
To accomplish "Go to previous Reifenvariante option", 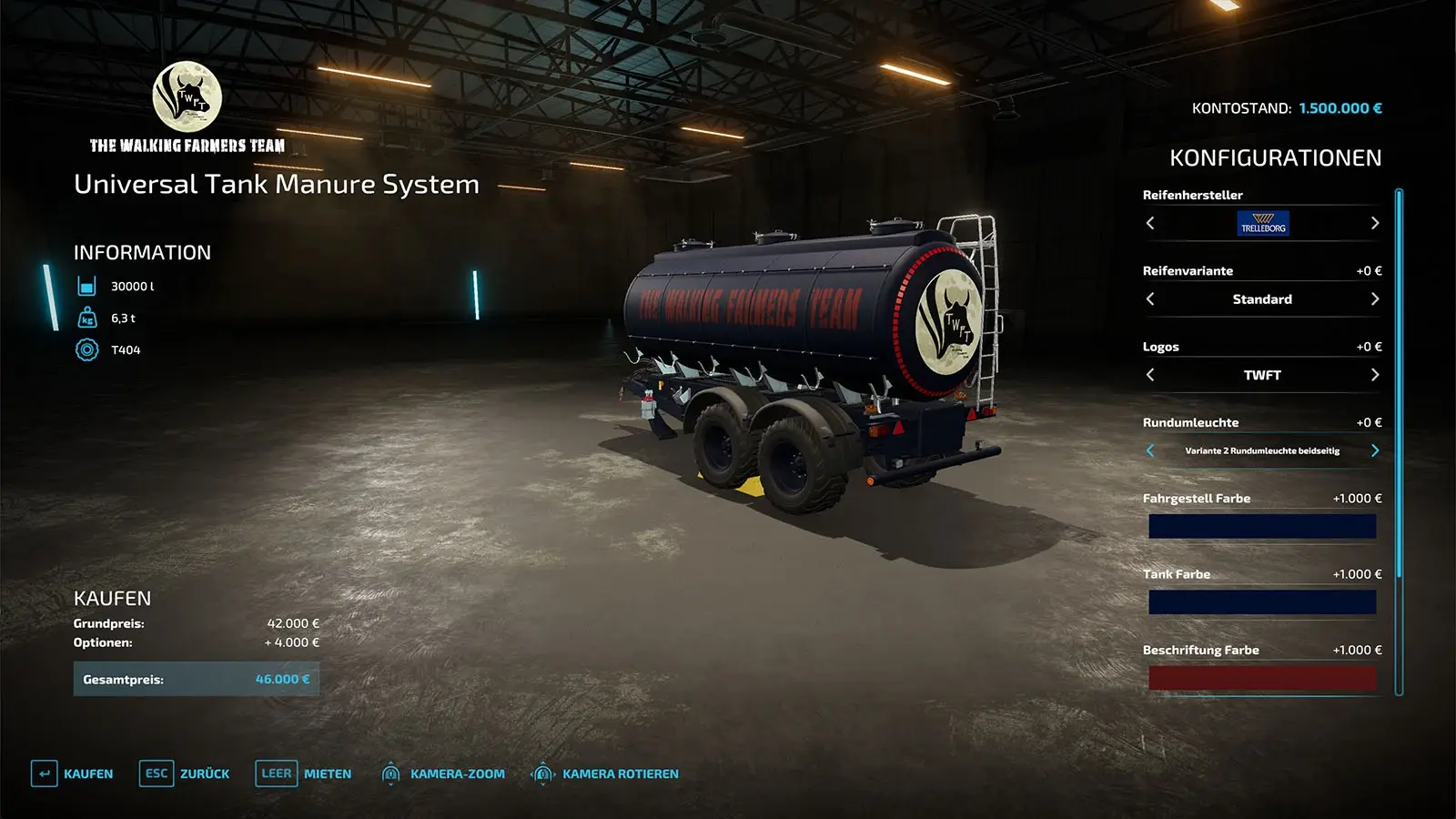I will click(1150, 299).
